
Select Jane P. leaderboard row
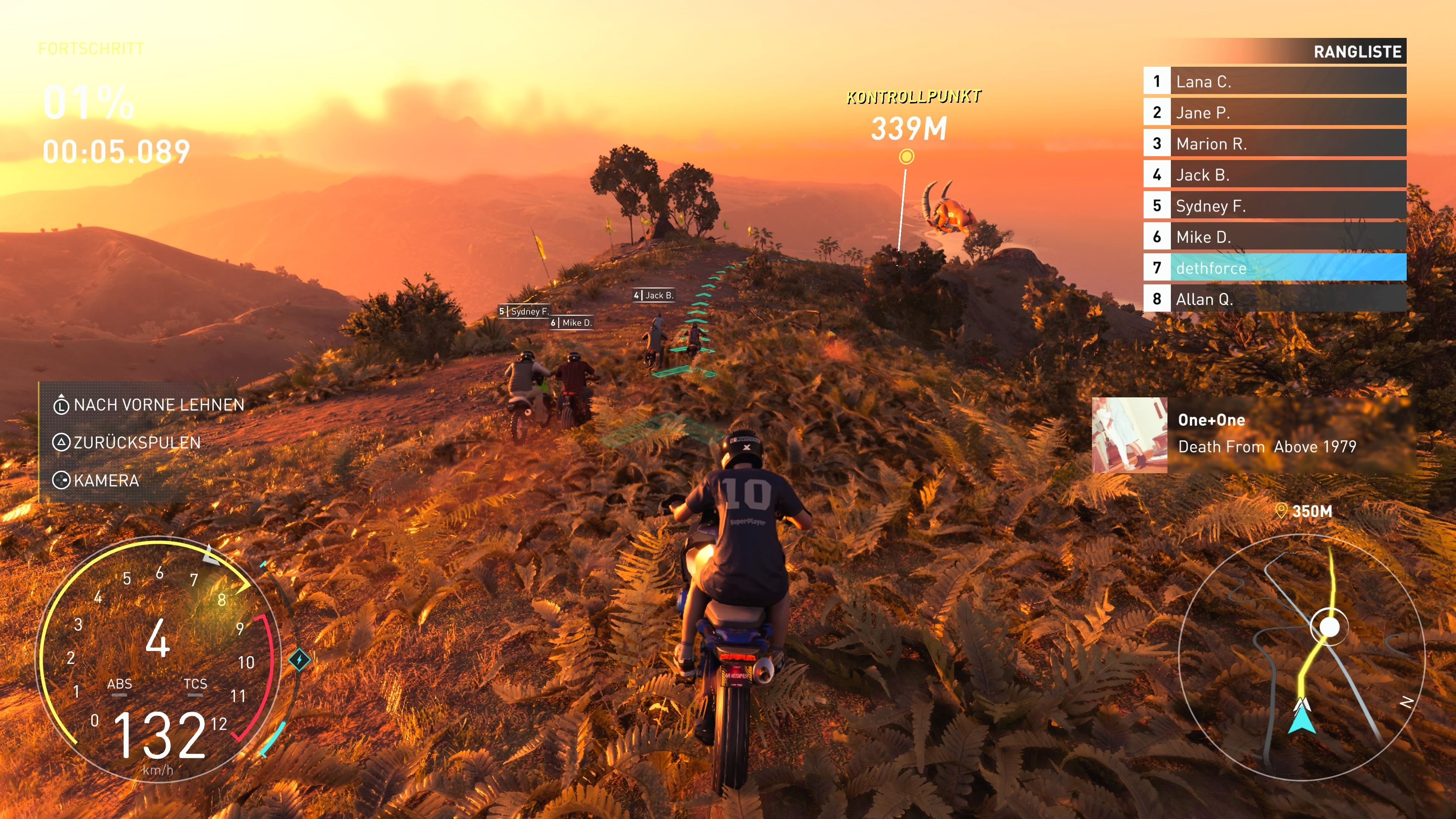[1274, 113]
